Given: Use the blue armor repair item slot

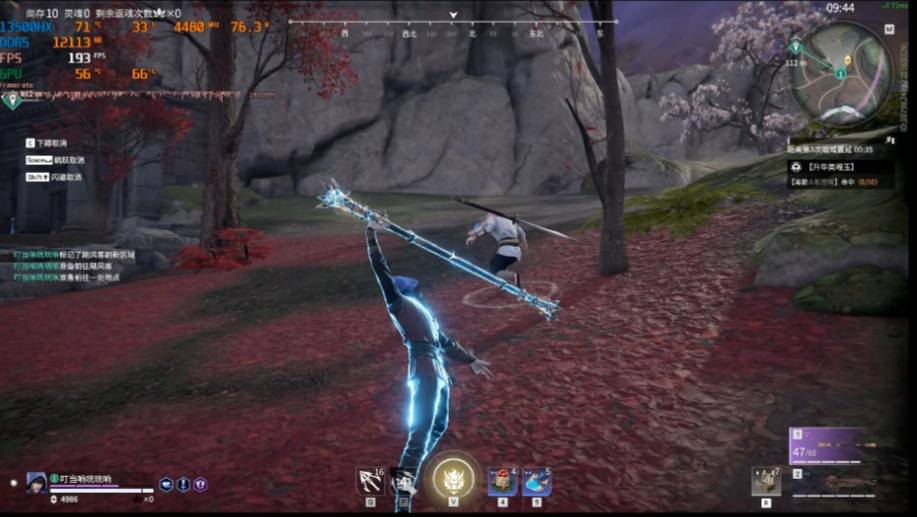Looking at the screenshot, I should coord(536,481).
